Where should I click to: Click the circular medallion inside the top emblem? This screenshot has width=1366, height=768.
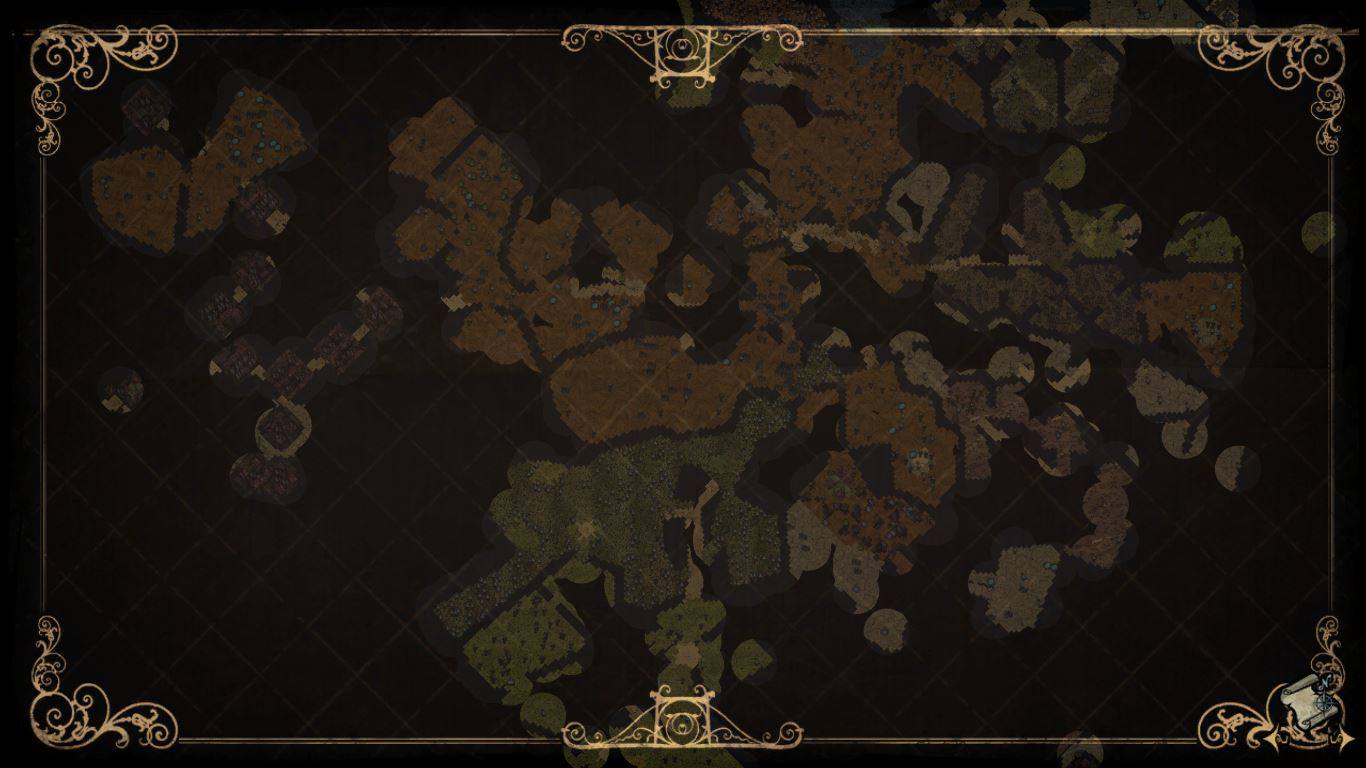click(683, 48)
